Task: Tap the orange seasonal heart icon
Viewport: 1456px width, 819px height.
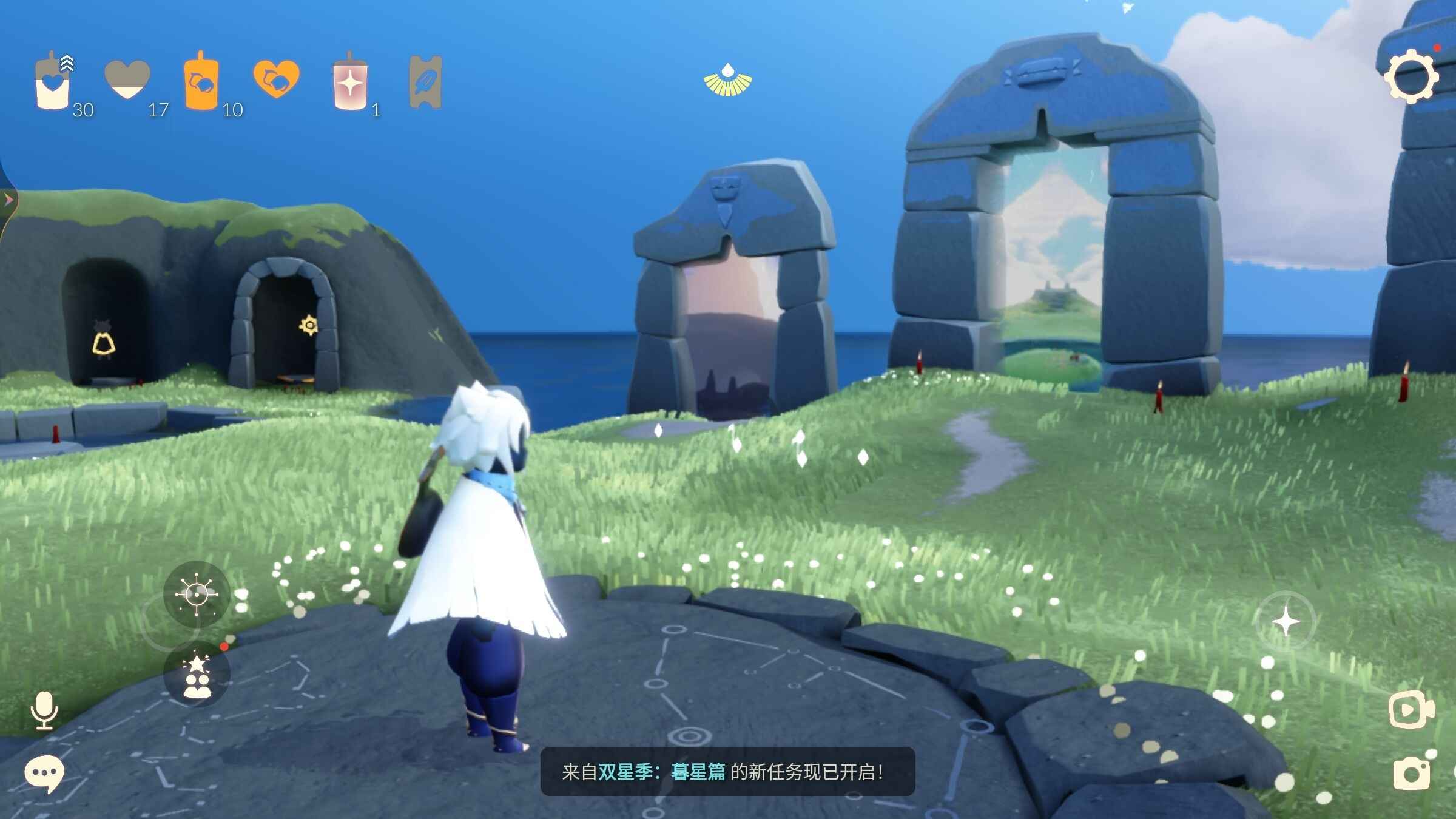Action: (x=276, y=79)
